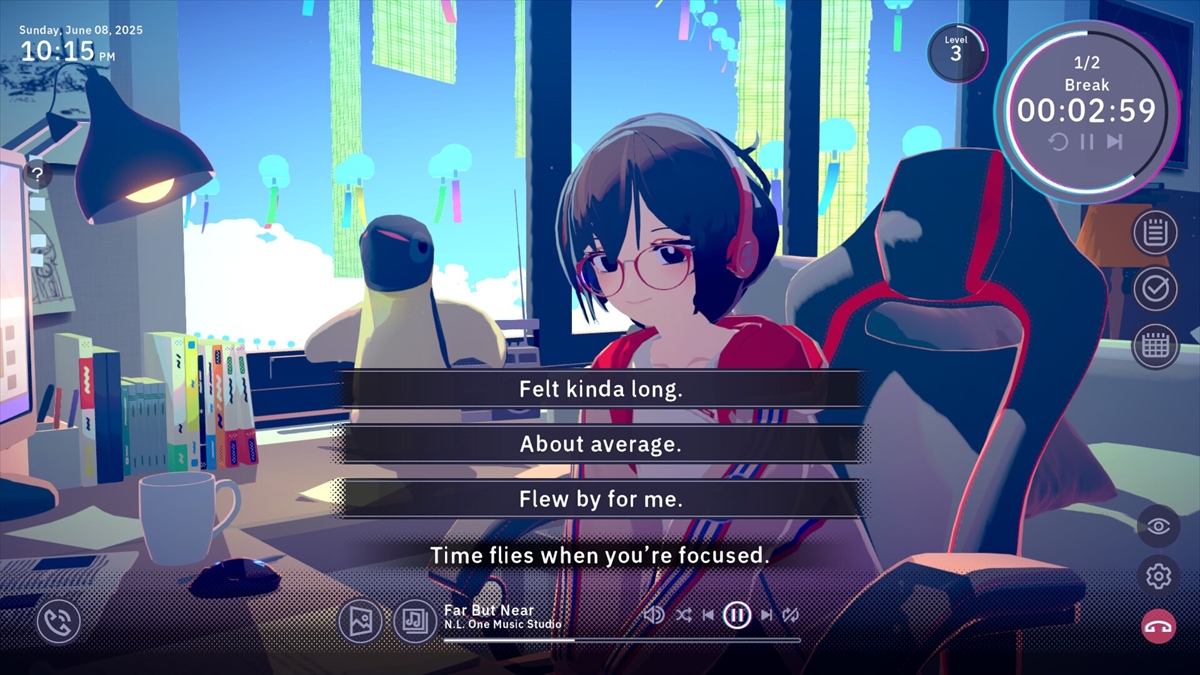Click the phone call icon at bottom left
1200x675 pixels.
click(58, 622)
